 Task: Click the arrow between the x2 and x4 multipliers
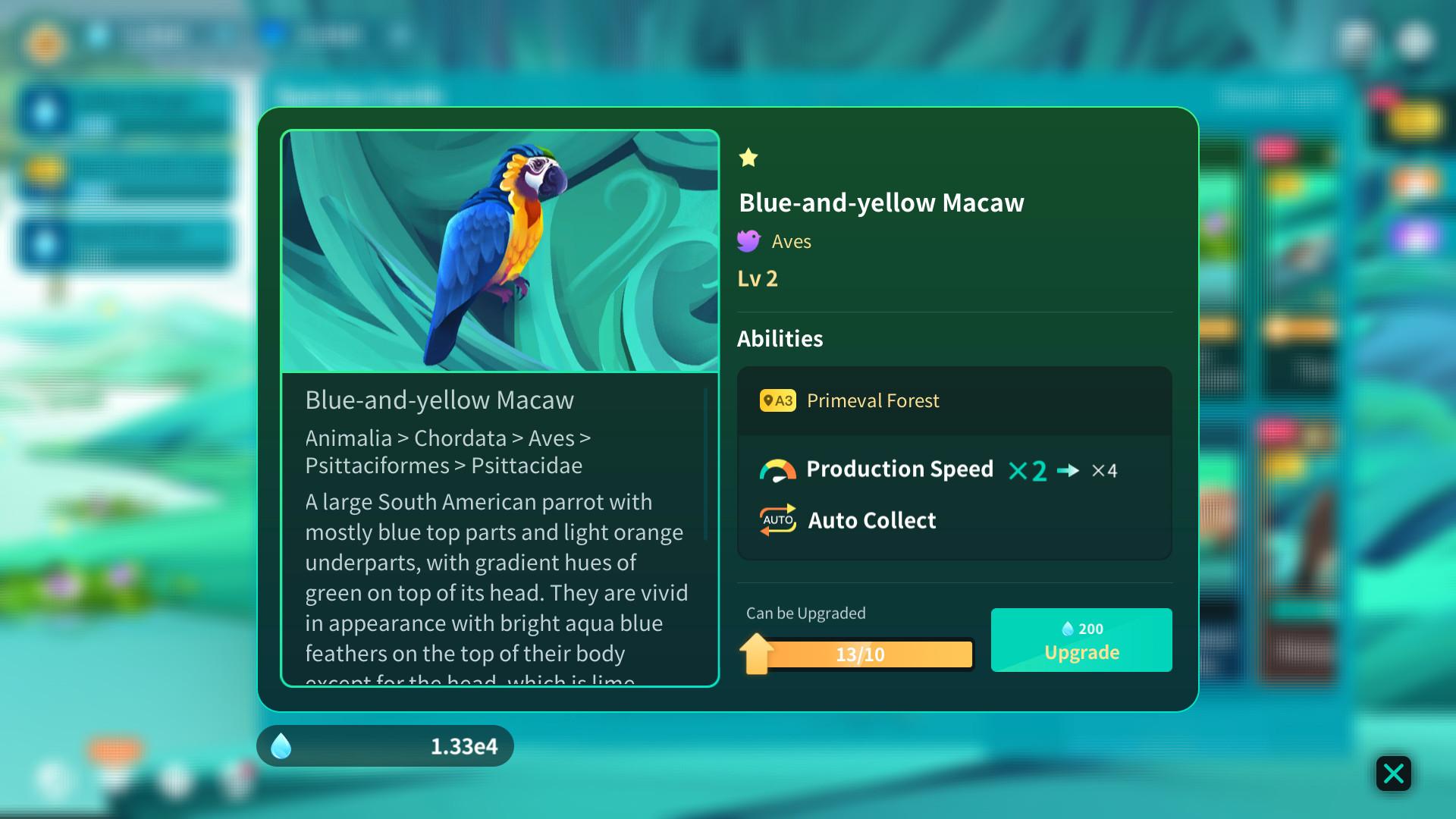[1070, 470]
